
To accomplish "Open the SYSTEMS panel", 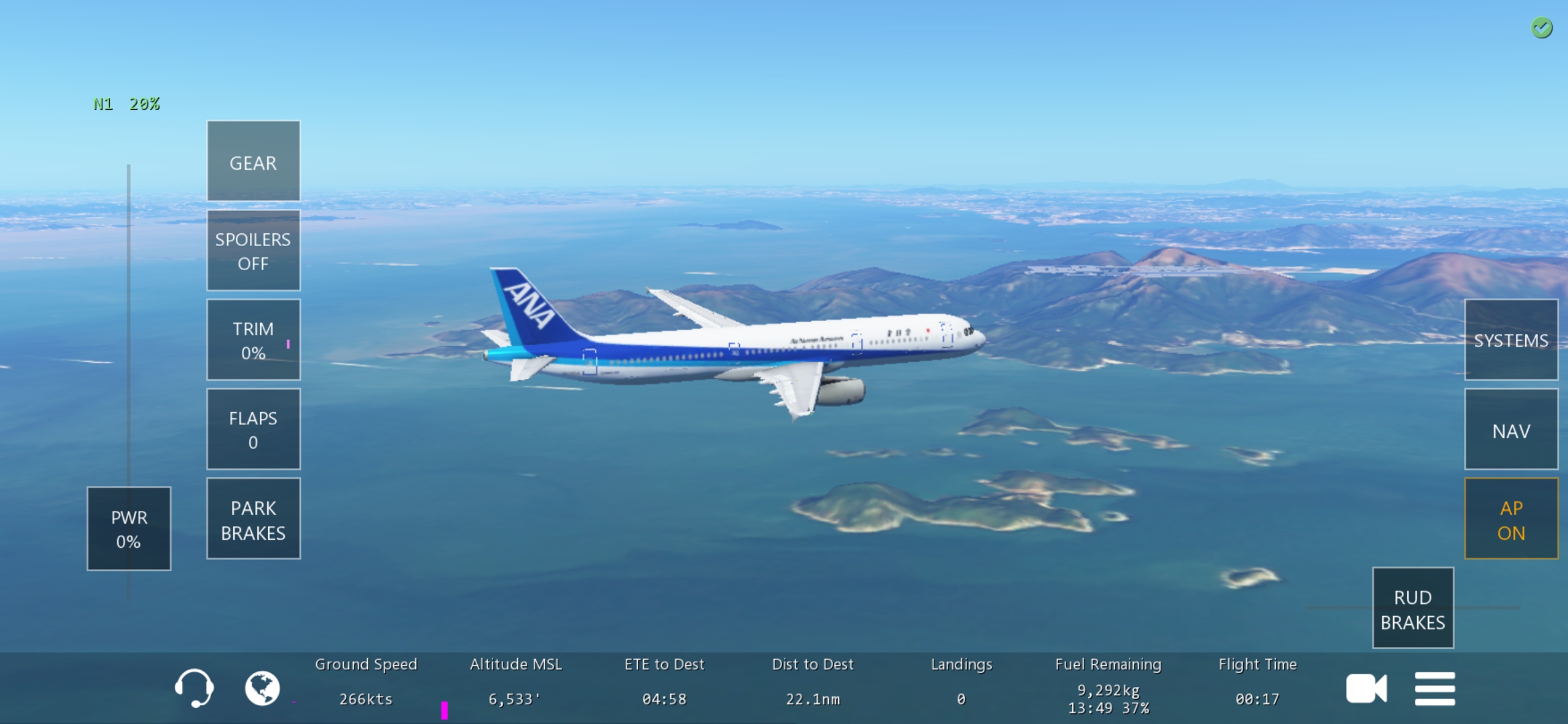I will (x=1511, y=340).
